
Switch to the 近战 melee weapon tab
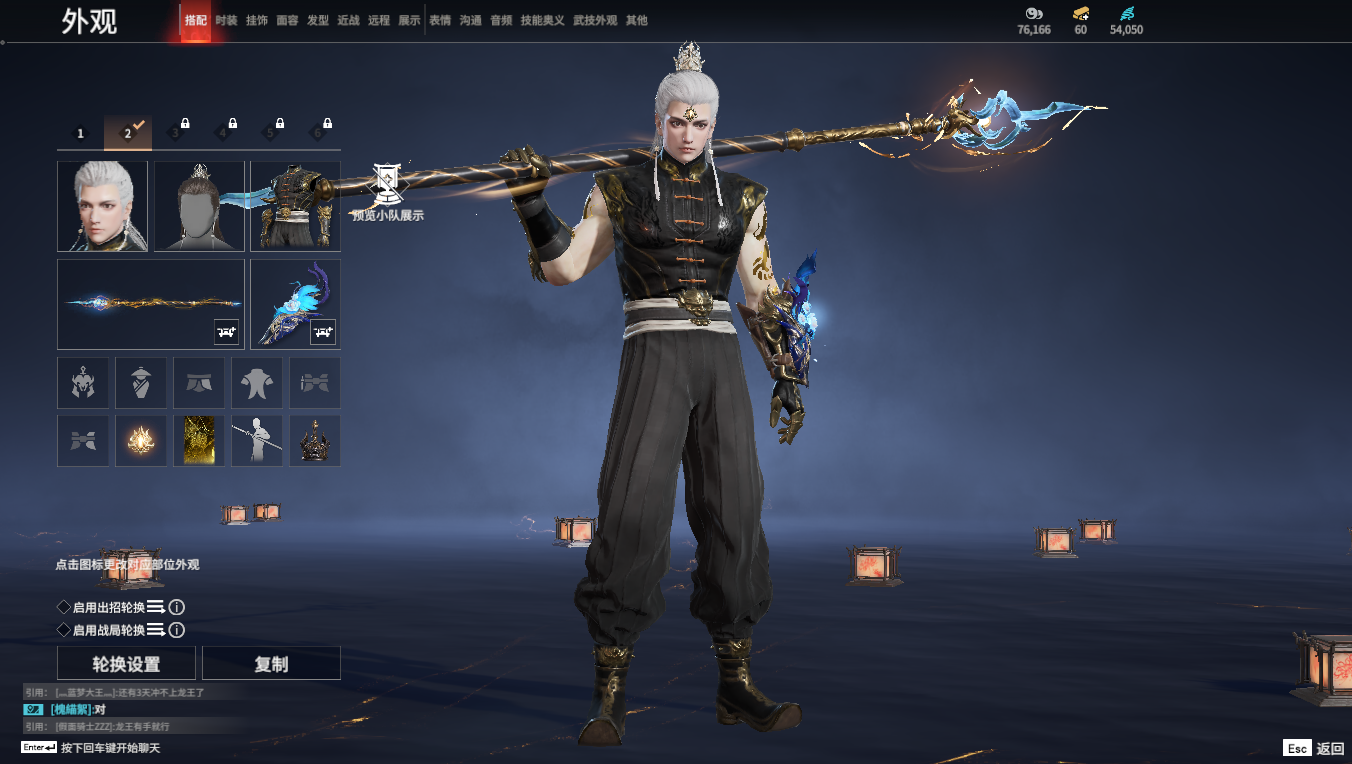pyautogui.click(x=348, y=20)
